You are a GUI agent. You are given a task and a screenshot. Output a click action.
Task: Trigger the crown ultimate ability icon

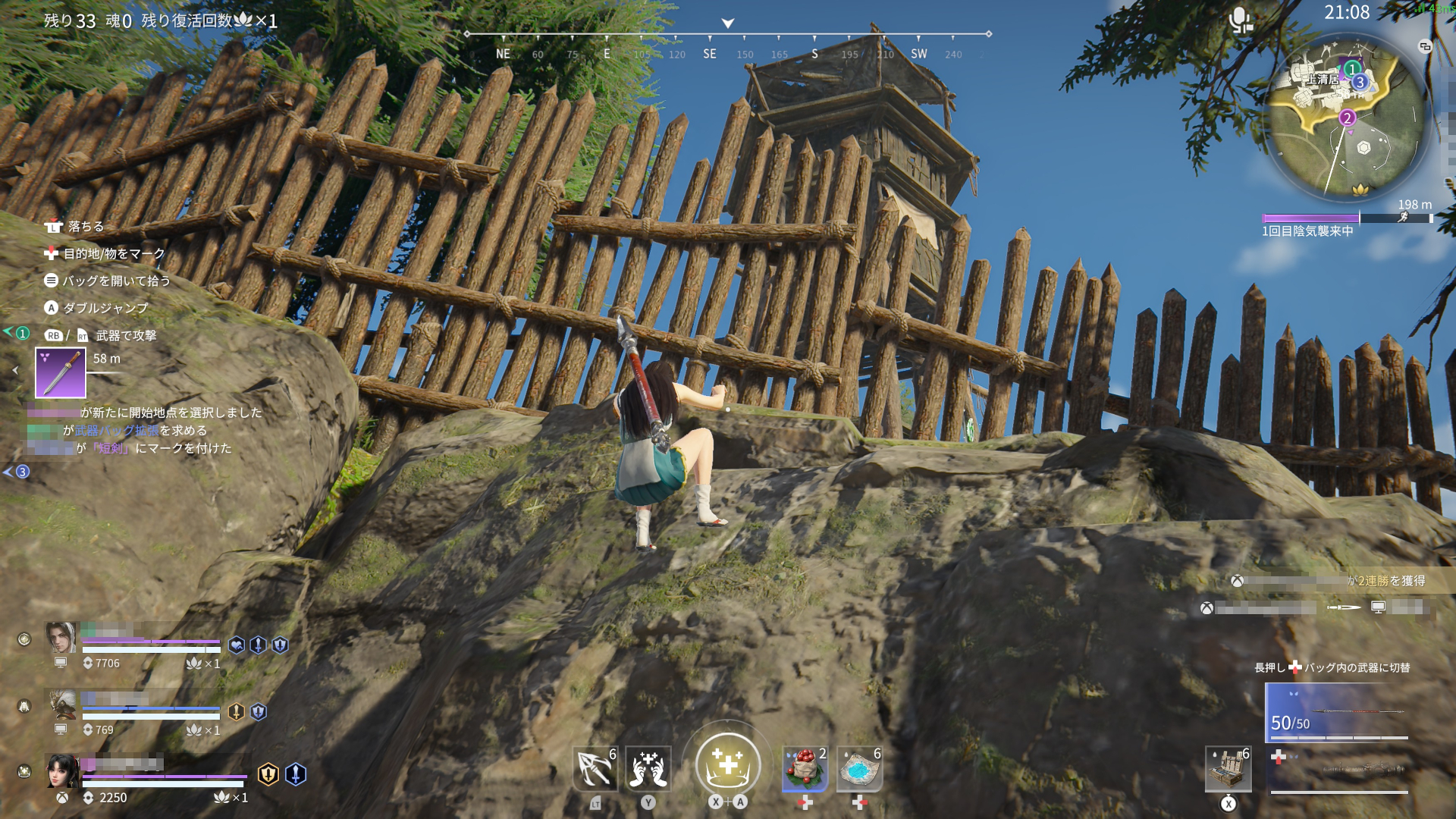[727, 764]
